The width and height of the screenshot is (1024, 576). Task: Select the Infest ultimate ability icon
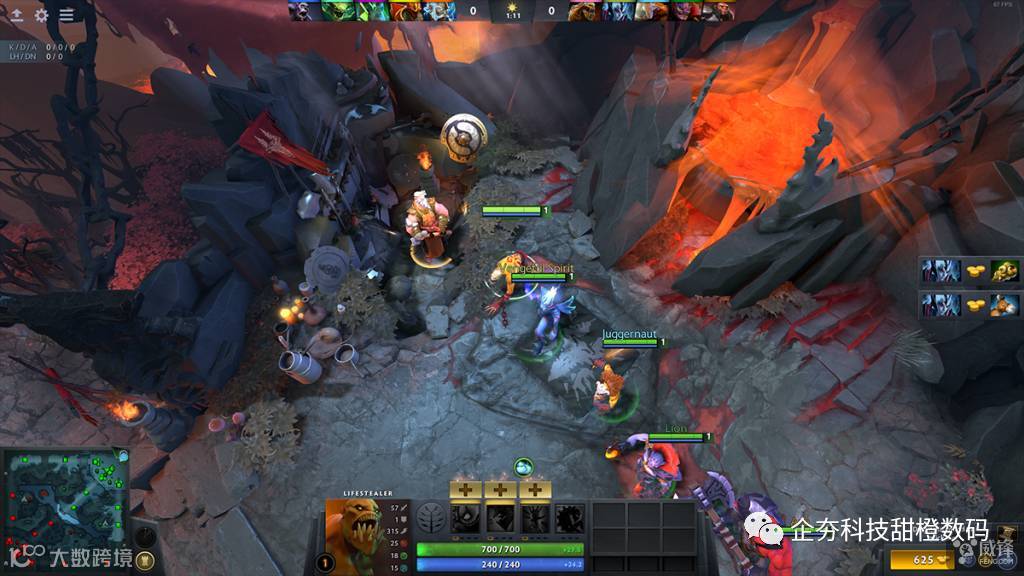point(570,518)
